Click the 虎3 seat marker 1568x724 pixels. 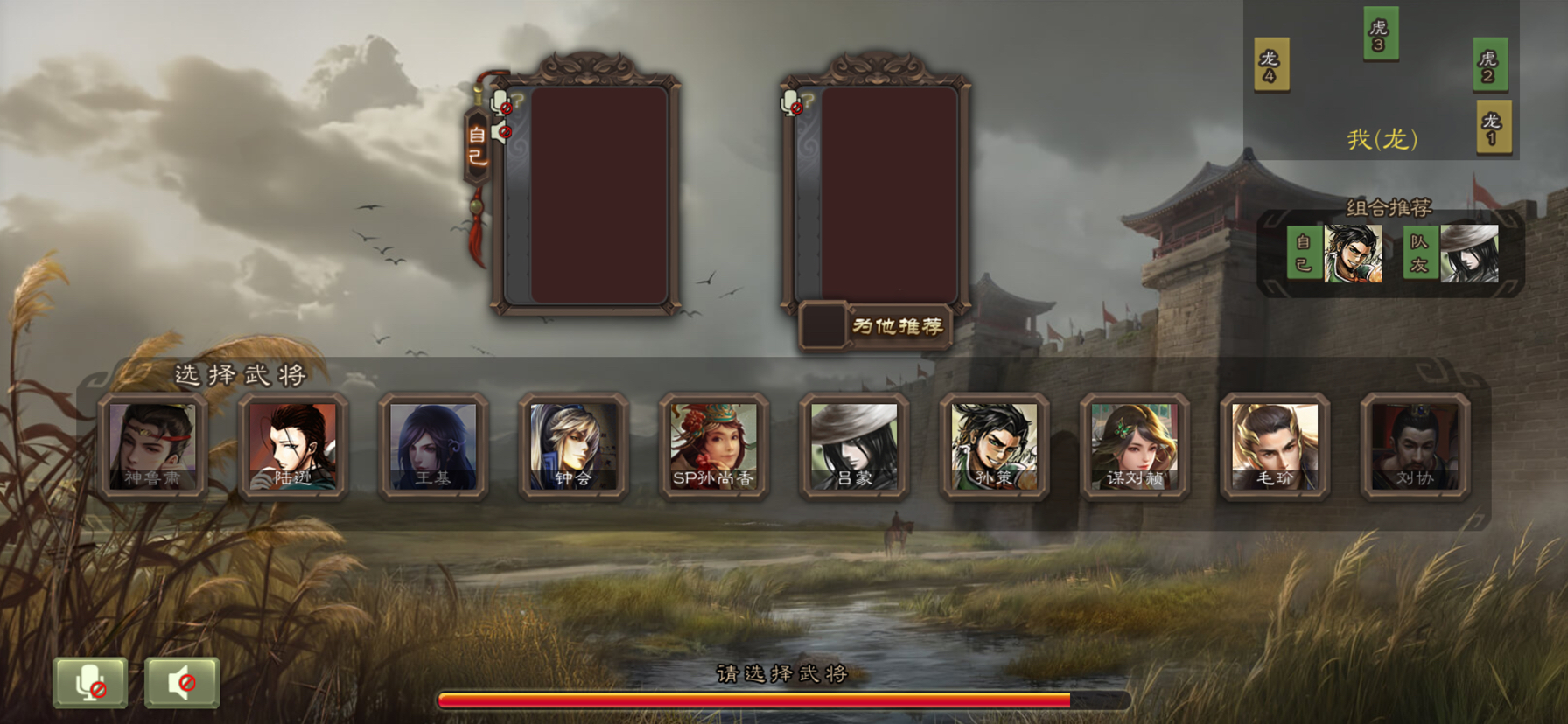coord(1380,34)
